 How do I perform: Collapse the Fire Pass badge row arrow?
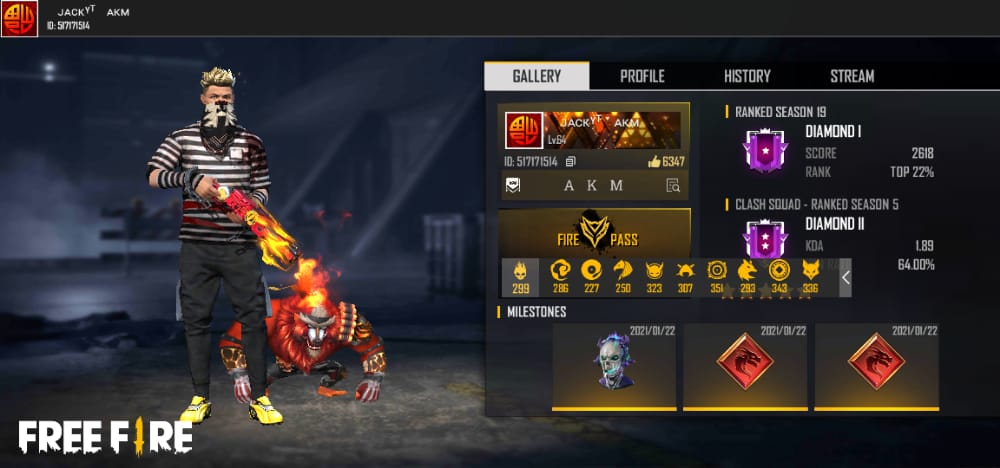pyautogui.click(x=845, y=277)
